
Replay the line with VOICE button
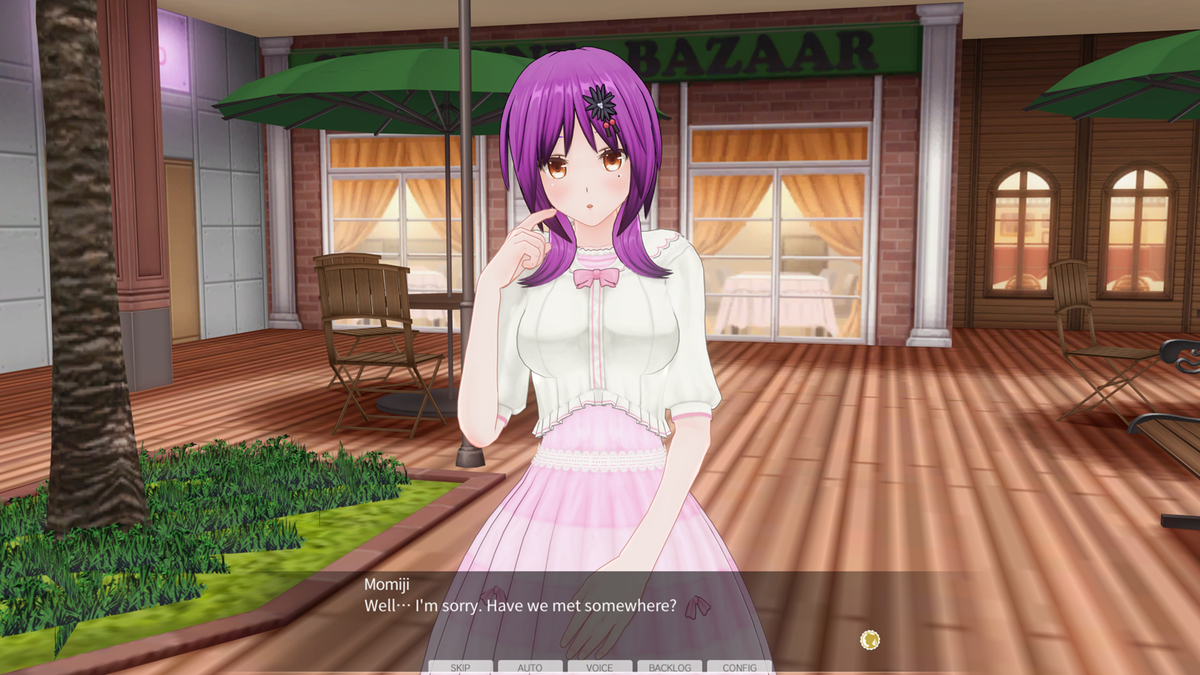(600, 667)
